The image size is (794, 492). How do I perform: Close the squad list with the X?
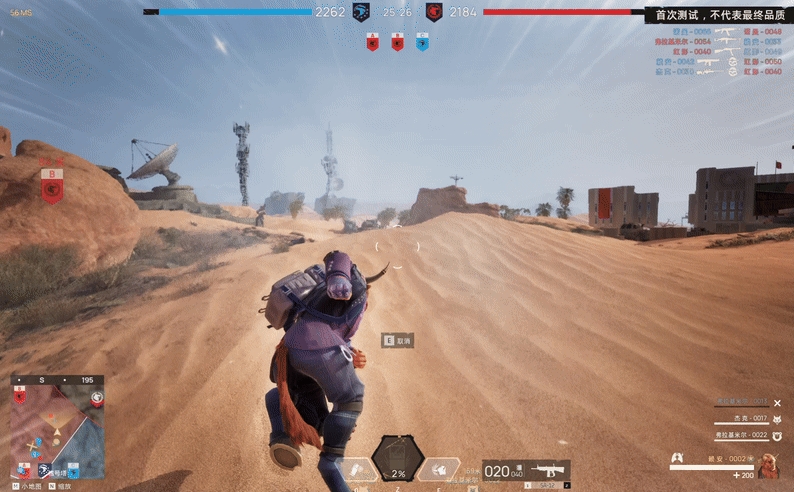777,403
